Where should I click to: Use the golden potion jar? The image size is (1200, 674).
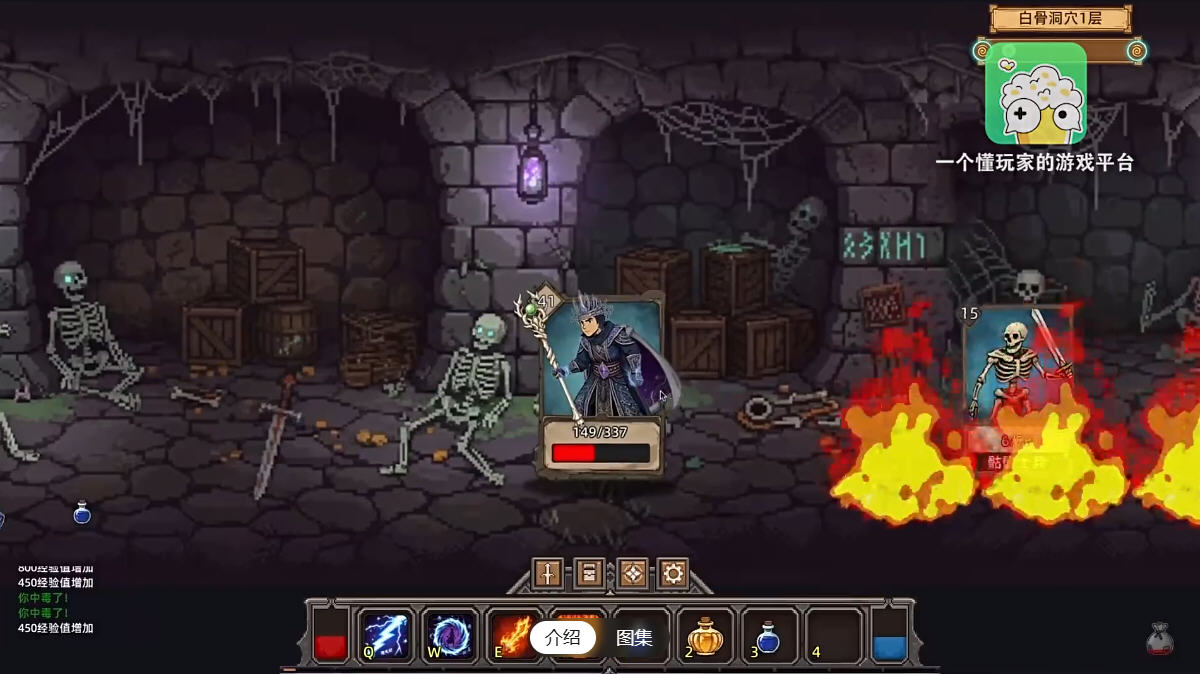tap(705, 635)
